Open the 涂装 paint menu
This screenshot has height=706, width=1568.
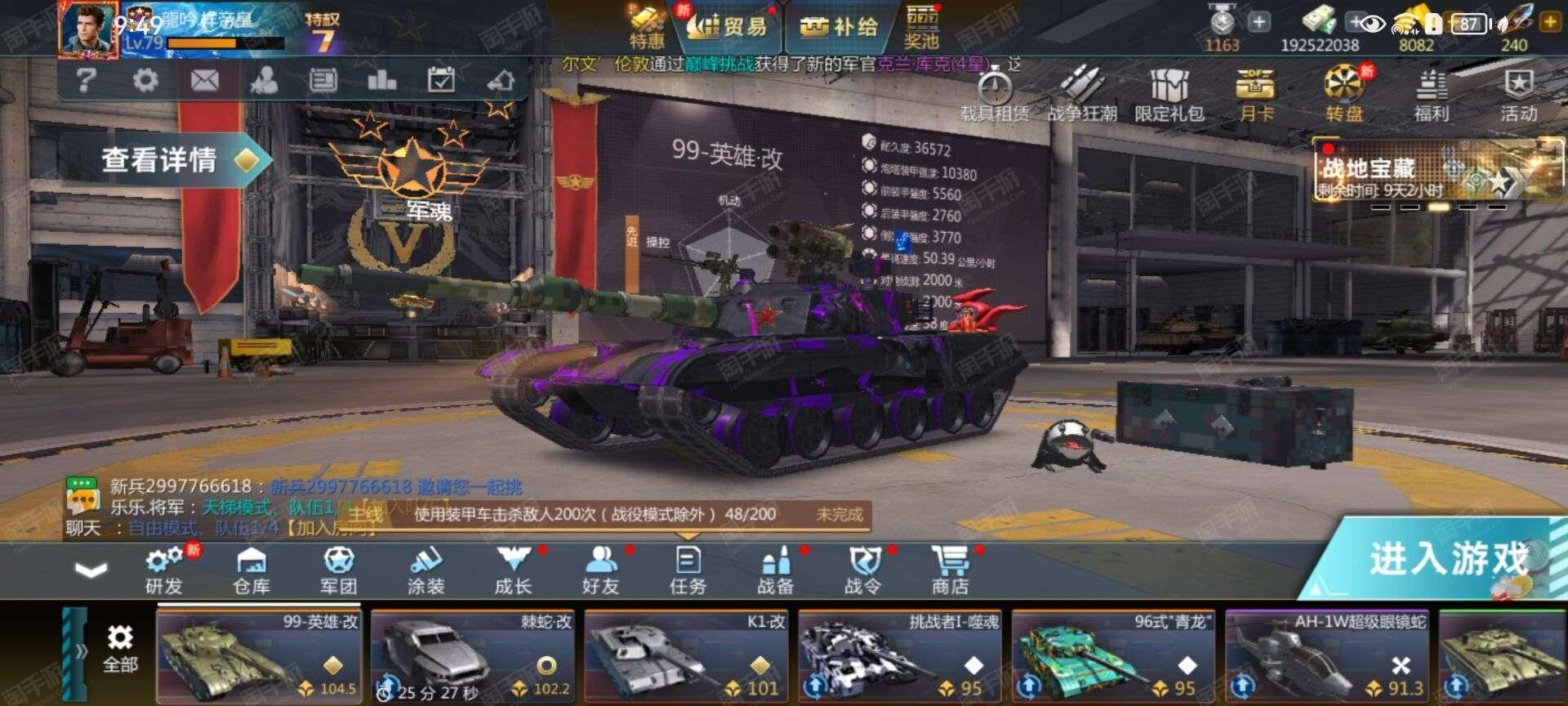[425, 570]
